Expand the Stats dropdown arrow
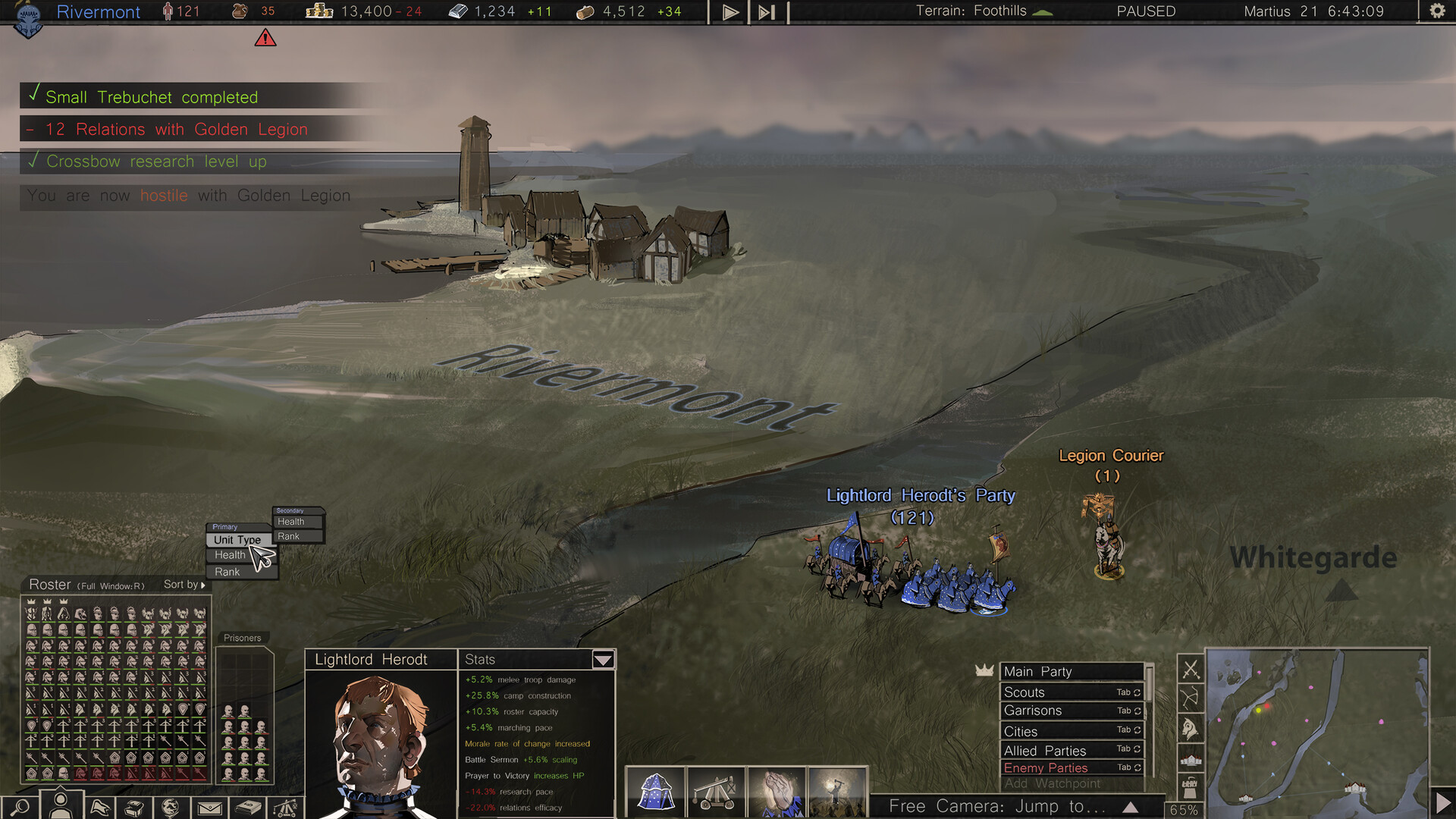The width and height of the screenshot is (1456, 819). pyautogui.click(x=603, y=660)
